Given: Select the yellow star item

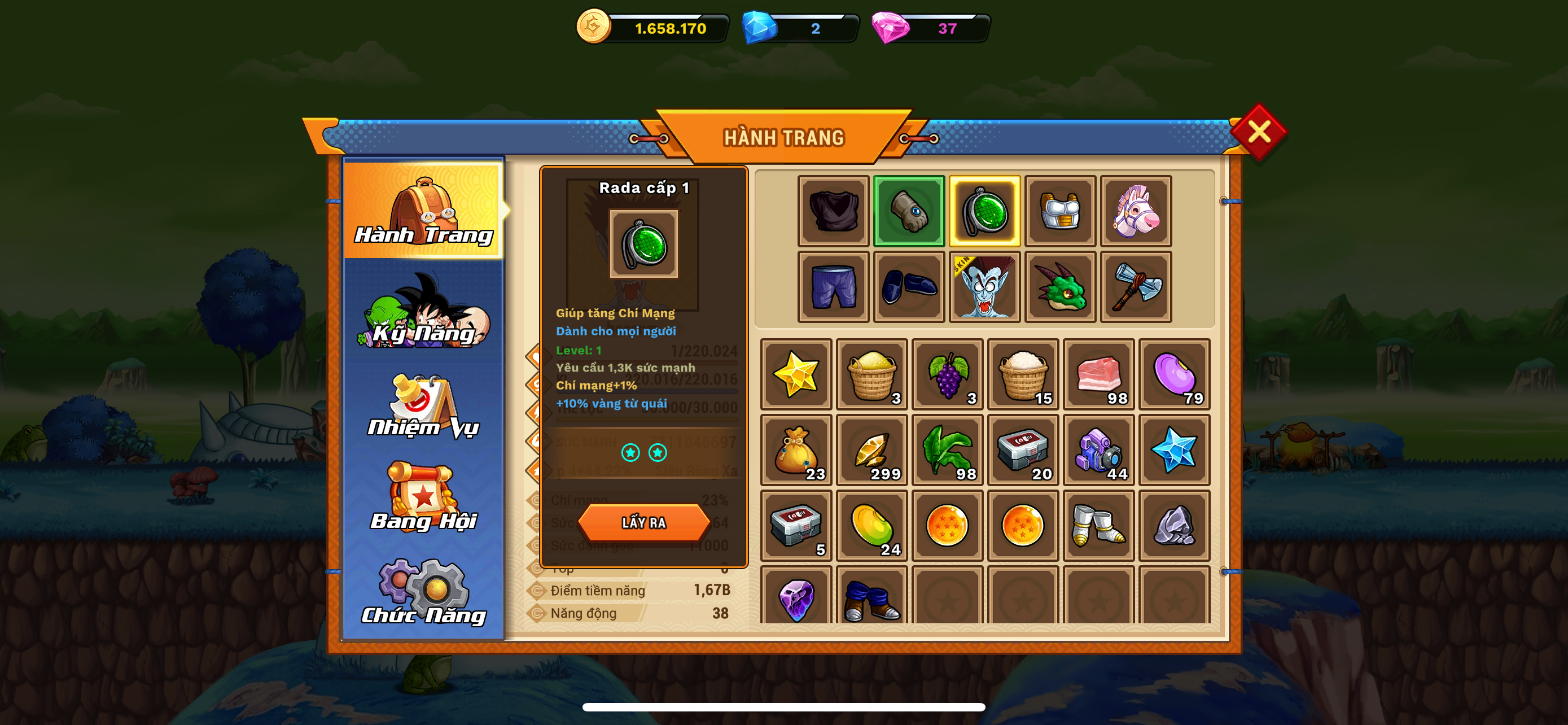Looking at the screenshot, I should pyautogui.click(x=796, y=374).
